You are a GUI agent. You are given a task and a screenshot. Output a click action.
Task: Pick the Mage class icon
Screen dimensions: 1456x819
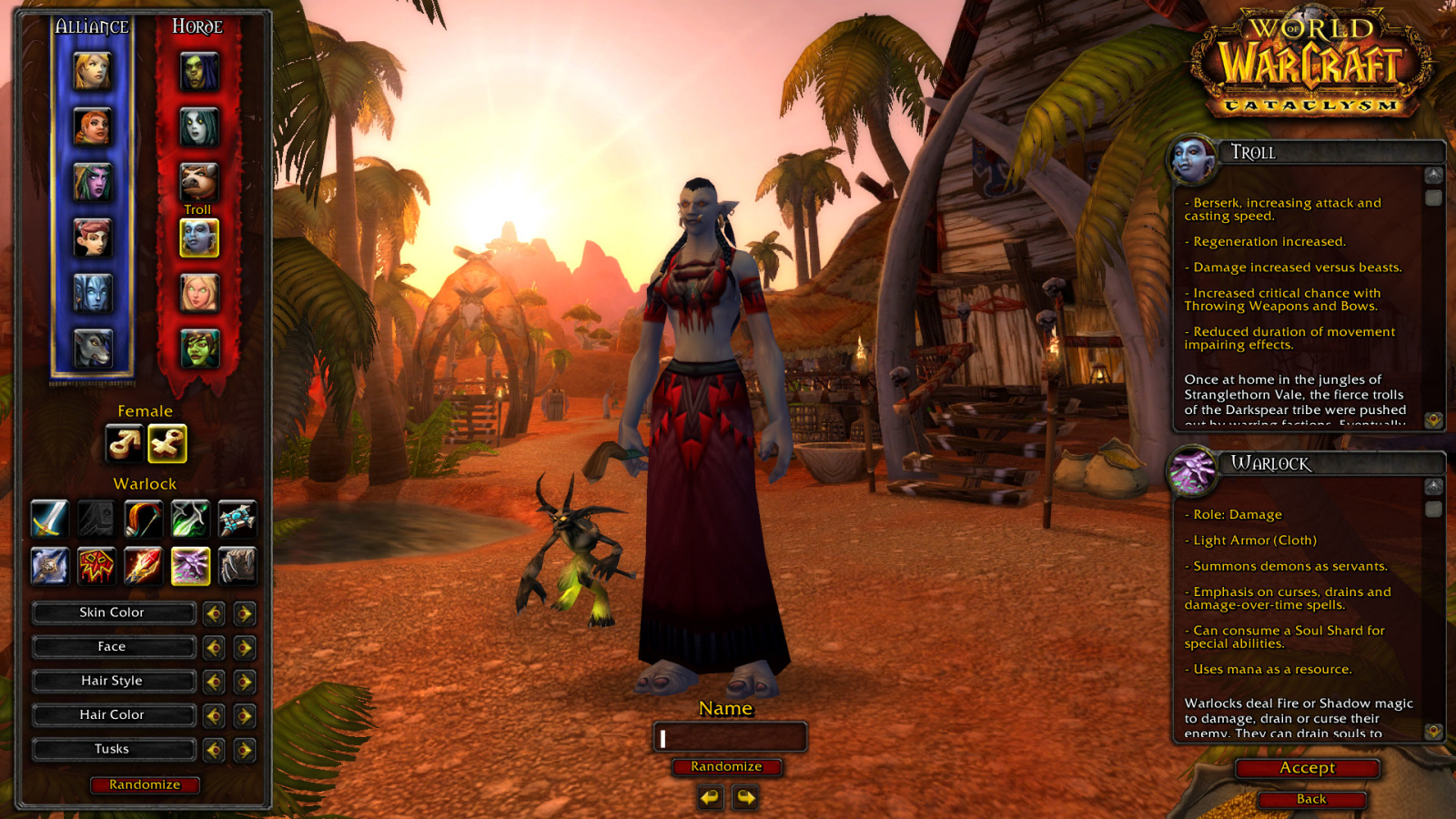pyautogui.click(x=143, y=566)
